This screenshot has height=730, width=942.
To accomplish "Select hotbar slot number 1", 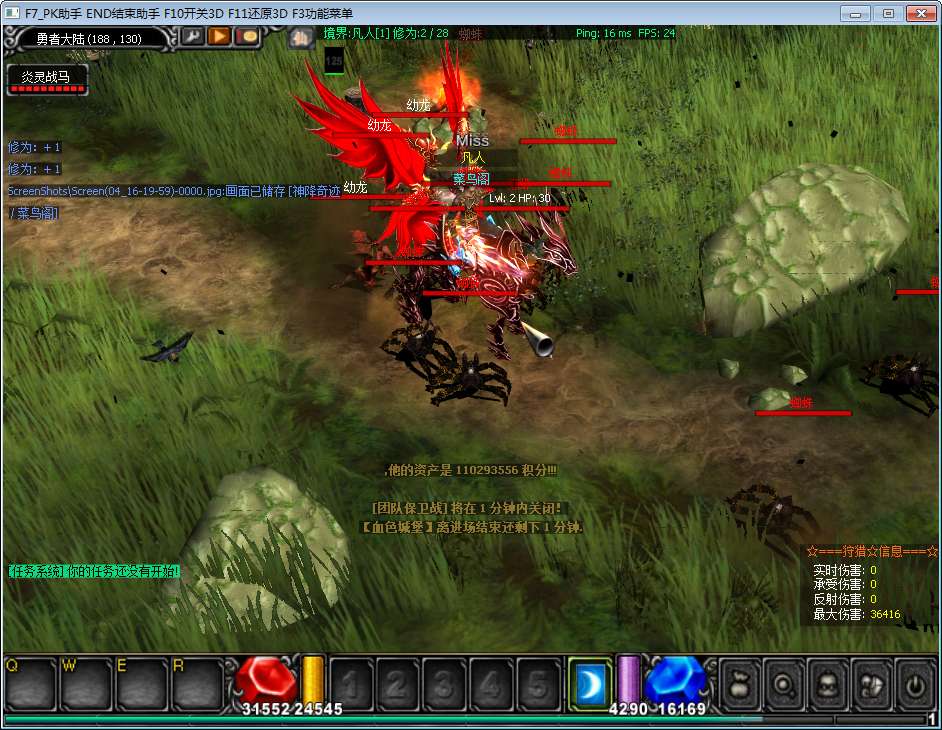I will pos(350,684).
